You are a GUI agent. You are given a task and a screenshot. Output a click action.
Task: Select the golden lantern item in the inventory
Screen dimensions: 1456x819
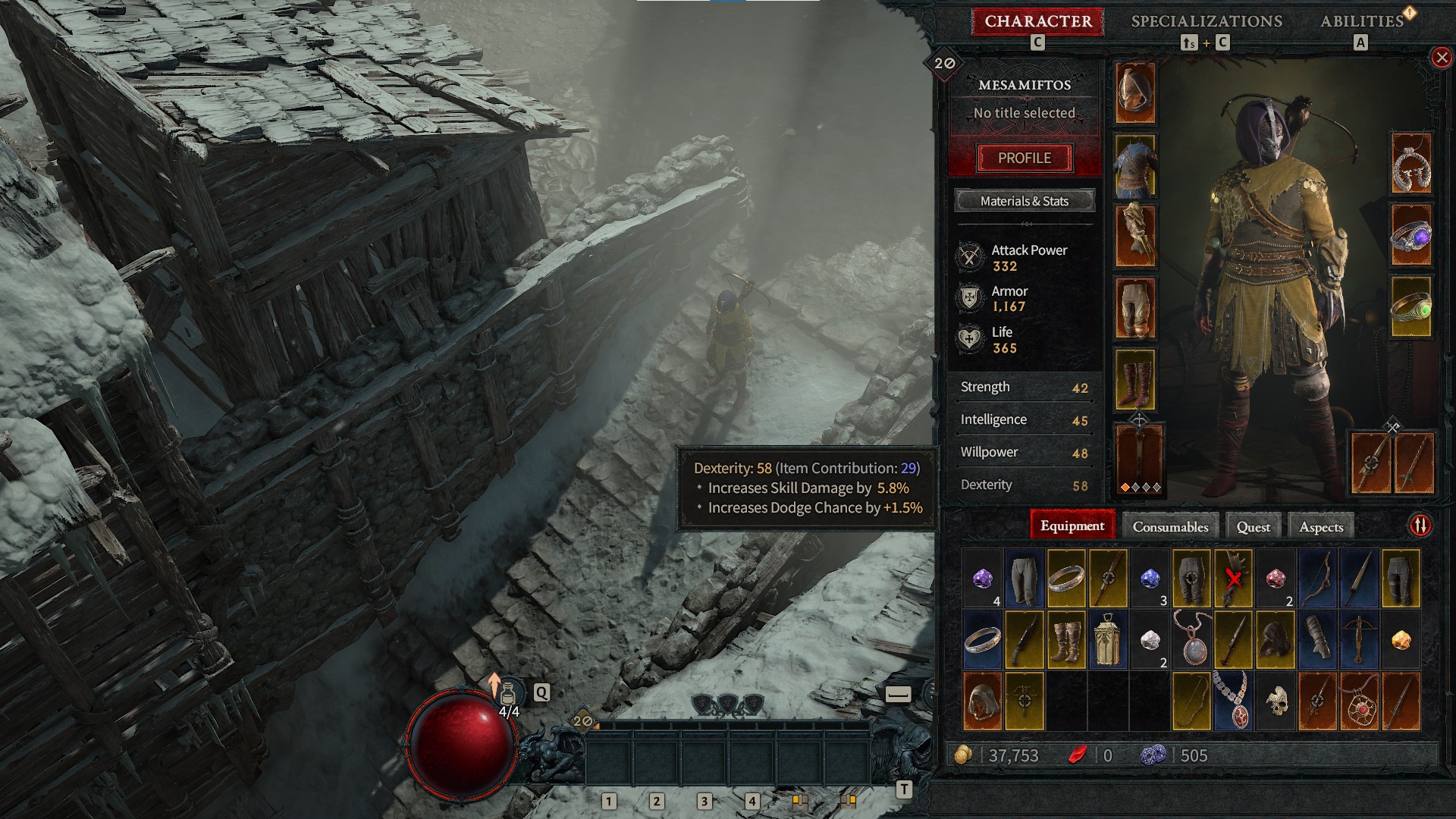point(1107,641)
